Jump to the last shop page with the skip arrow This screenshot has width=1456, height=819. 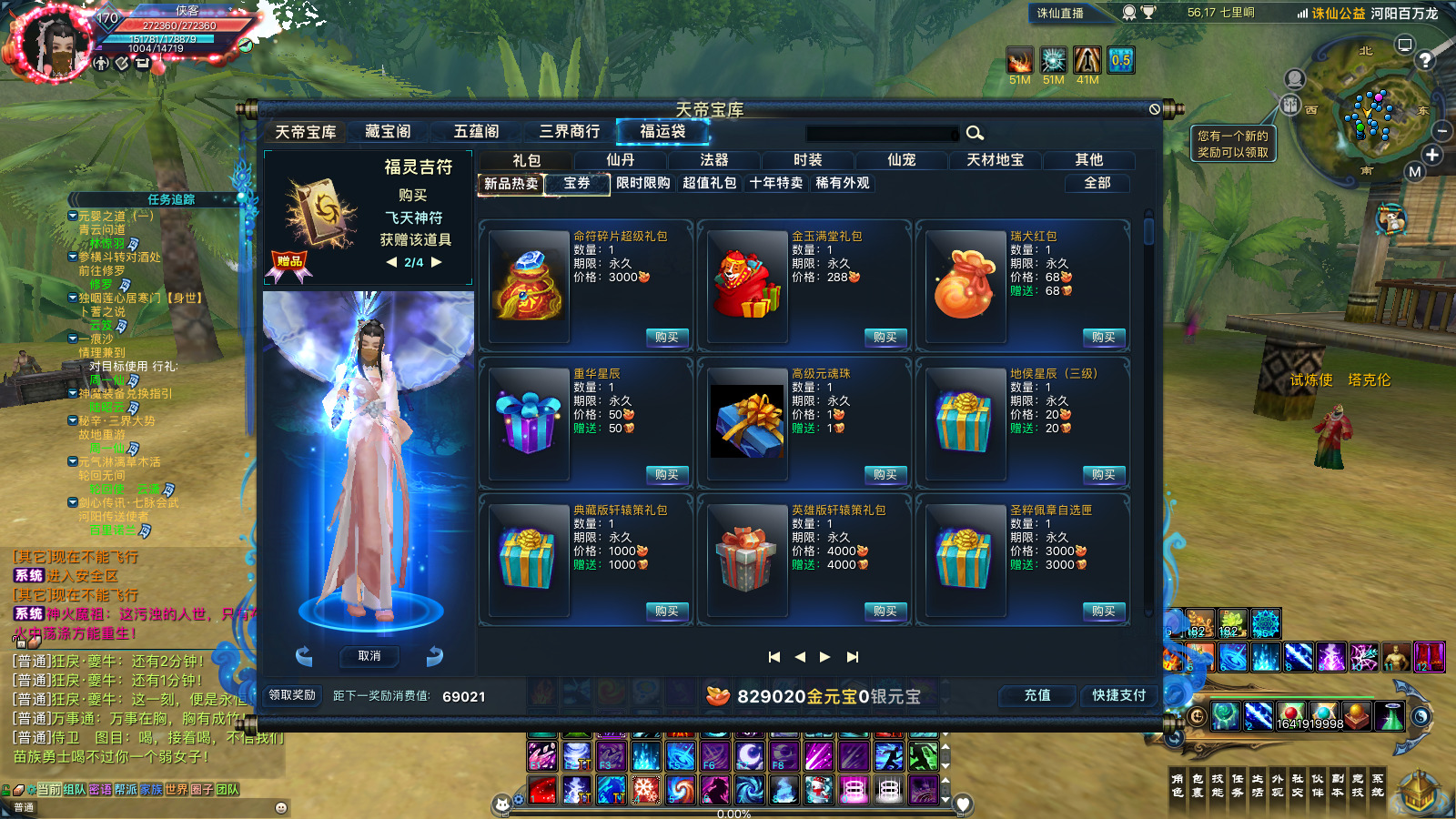(853, 655)
